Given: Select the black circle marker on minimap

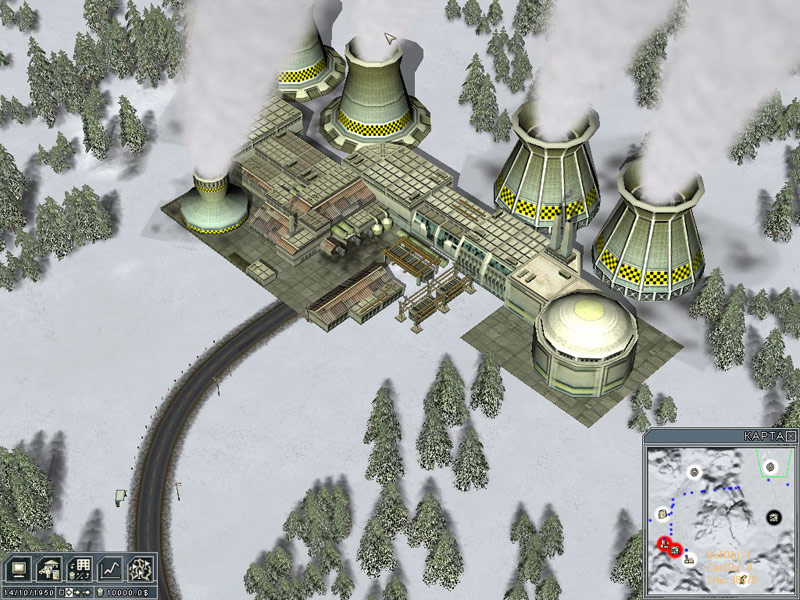Looking at the screenshot, I should tap(773, 516).
